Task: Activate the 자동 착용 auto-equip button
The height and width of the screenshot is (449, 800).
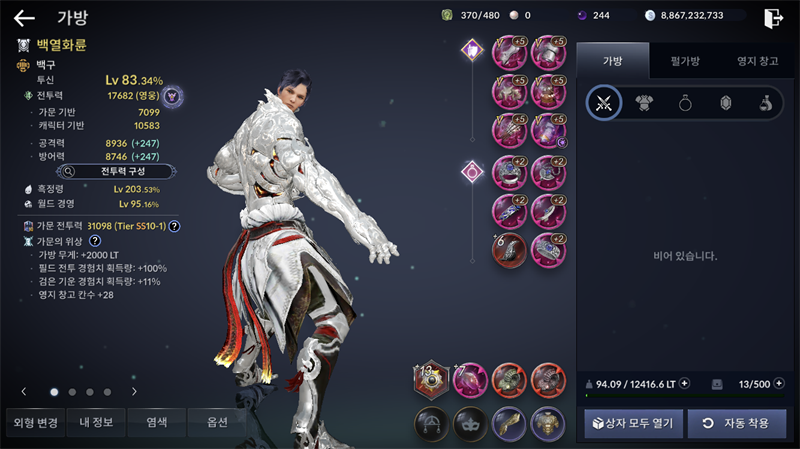Action: coord(736,423)
